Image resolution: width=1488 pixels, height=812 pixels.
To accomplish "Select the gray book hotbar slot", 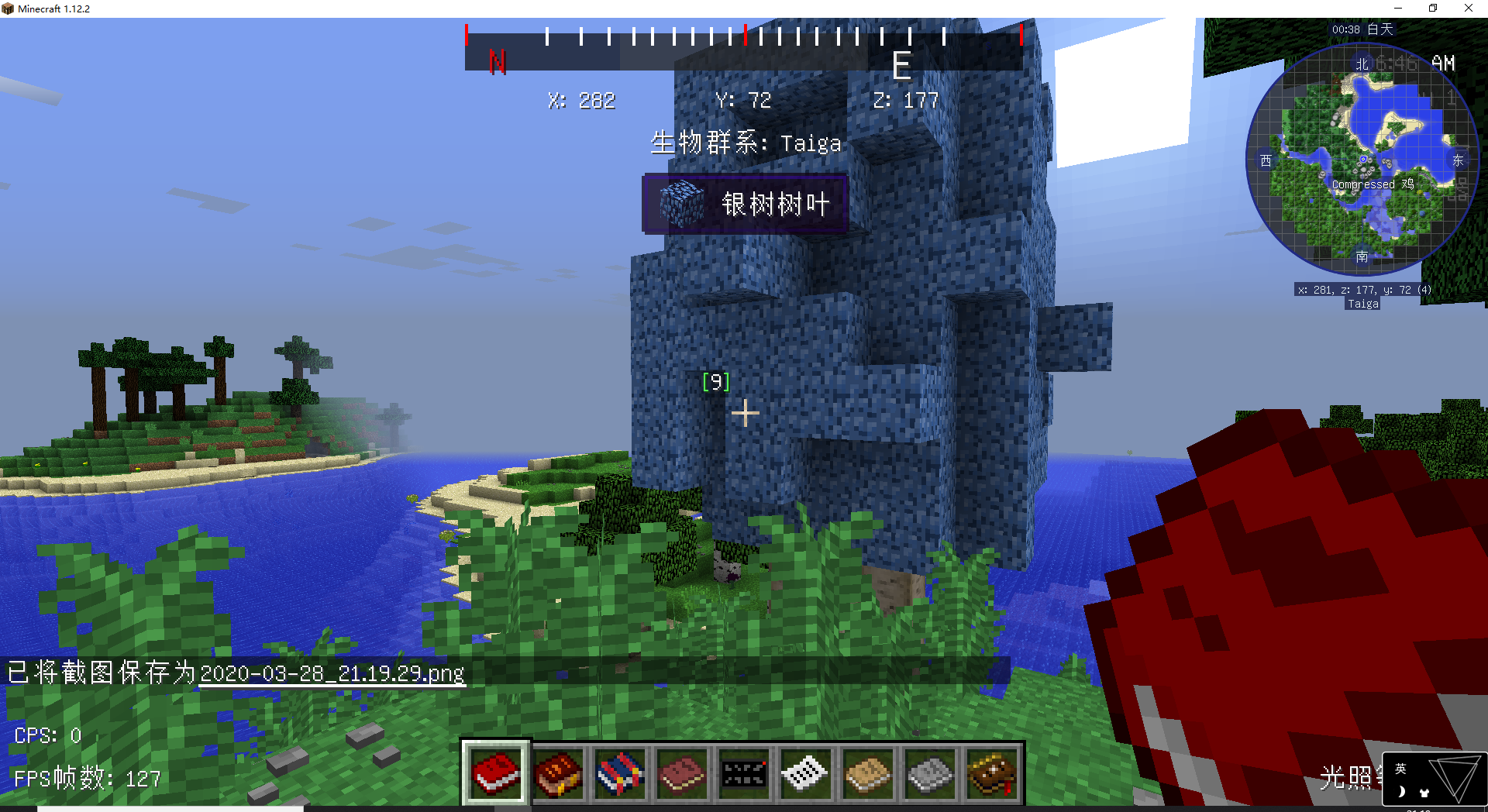I will (930, 773).
